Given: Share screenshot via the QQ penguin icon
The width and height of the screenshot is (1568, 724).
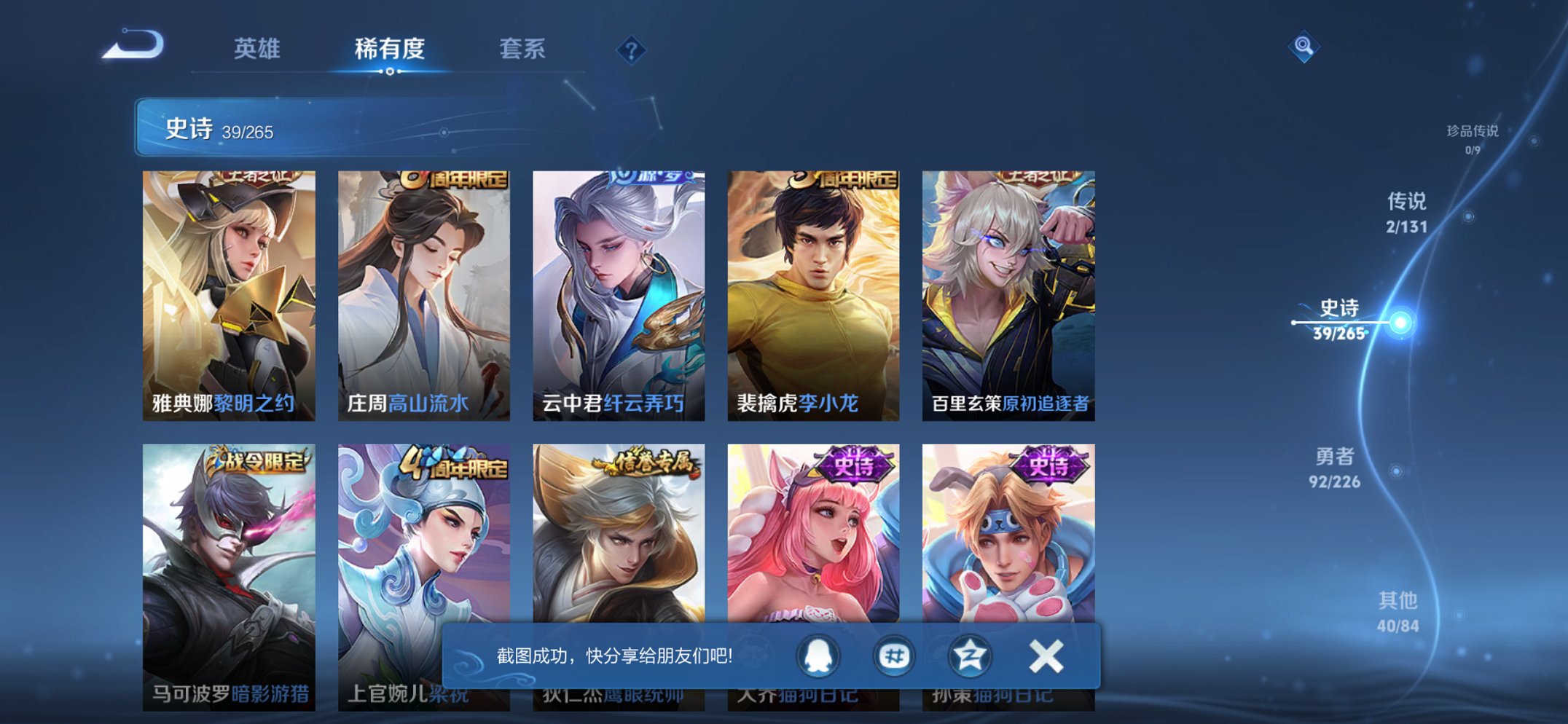Looking at the screenshot, I should (x=819, y=655).
